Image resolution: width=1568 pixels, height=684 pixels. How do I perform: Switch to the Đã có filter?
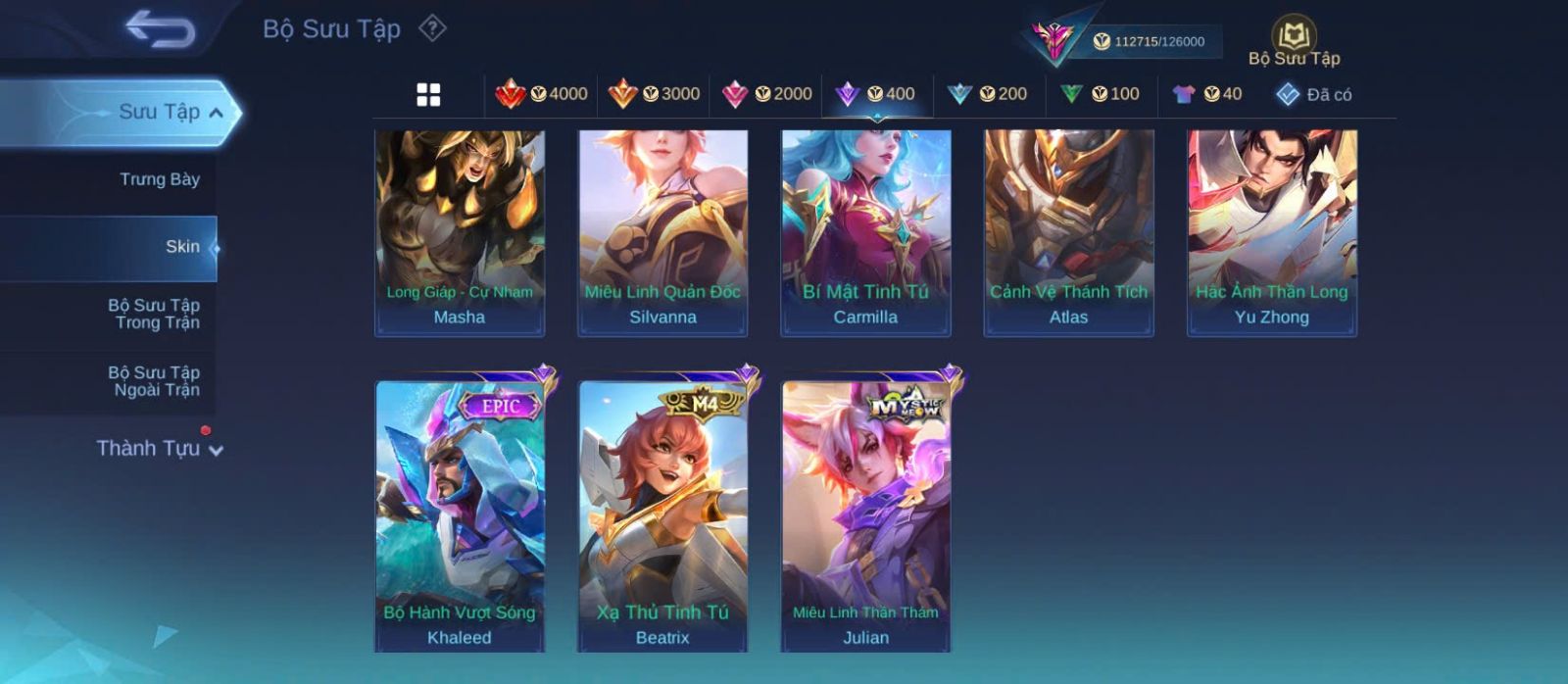[1314, 94]
